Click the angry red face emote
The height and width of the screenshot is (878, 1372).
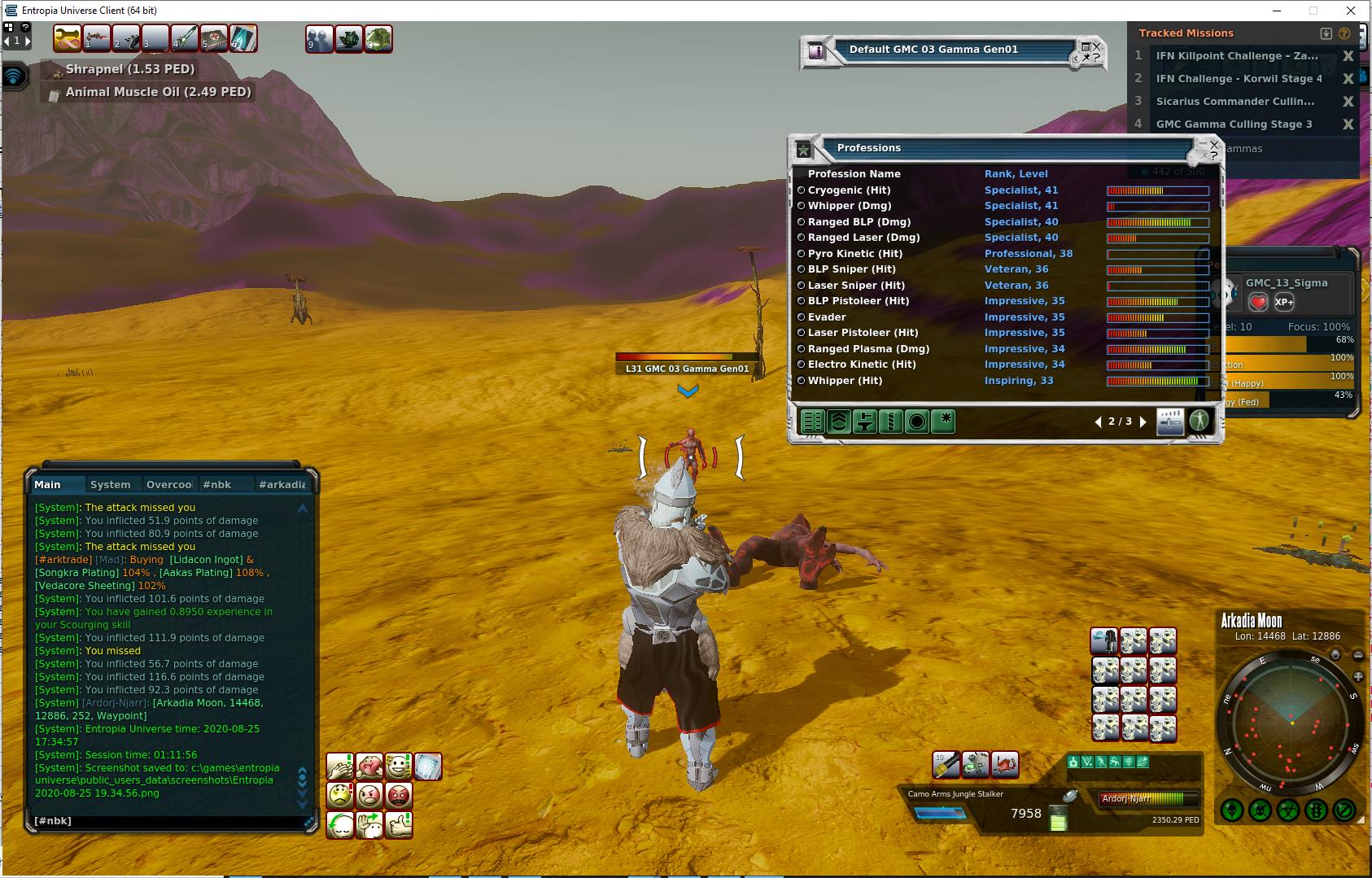click(399, 794)
